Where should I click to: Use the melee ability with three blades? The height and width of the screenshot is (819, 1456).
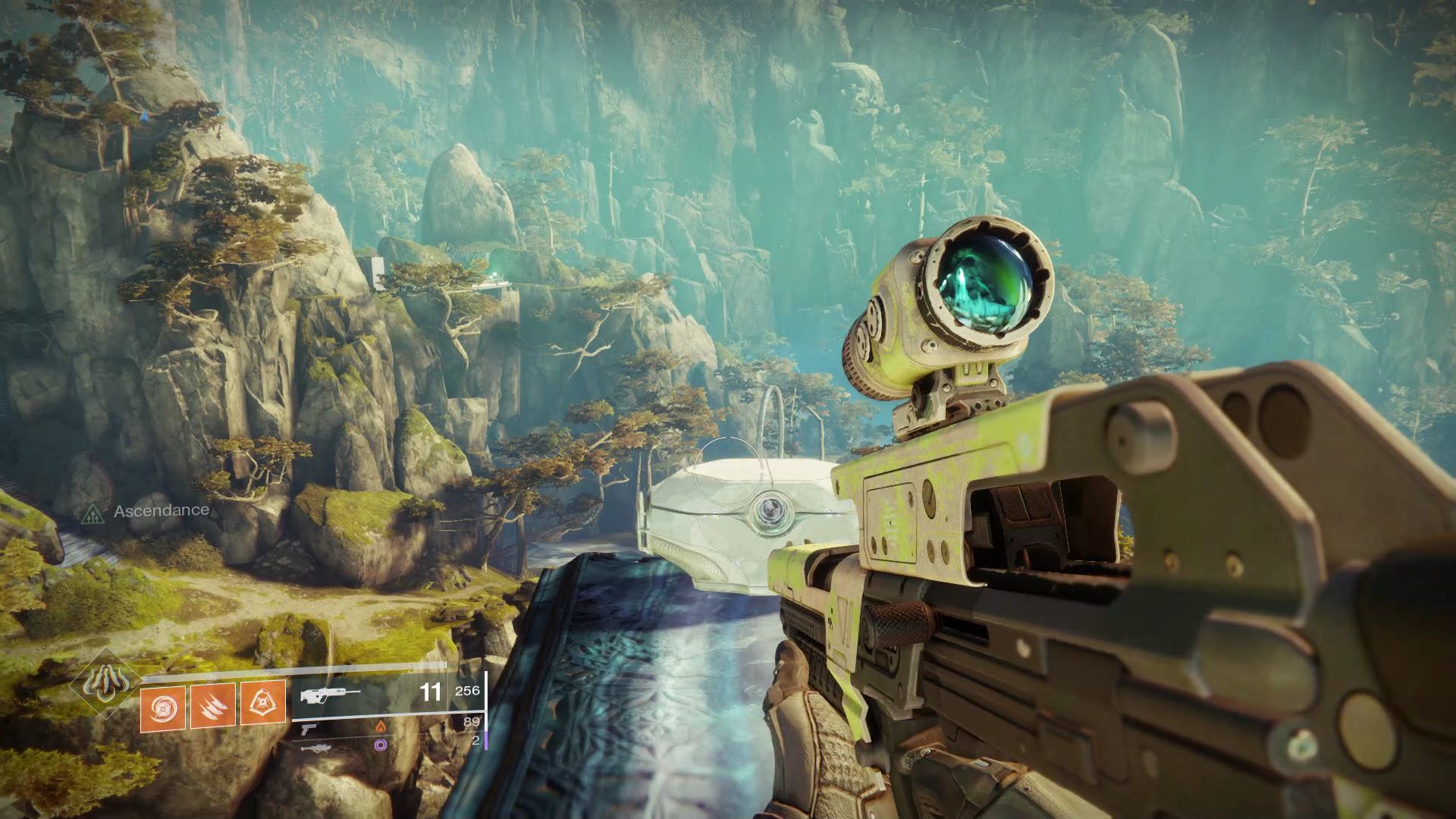[212, 704]
